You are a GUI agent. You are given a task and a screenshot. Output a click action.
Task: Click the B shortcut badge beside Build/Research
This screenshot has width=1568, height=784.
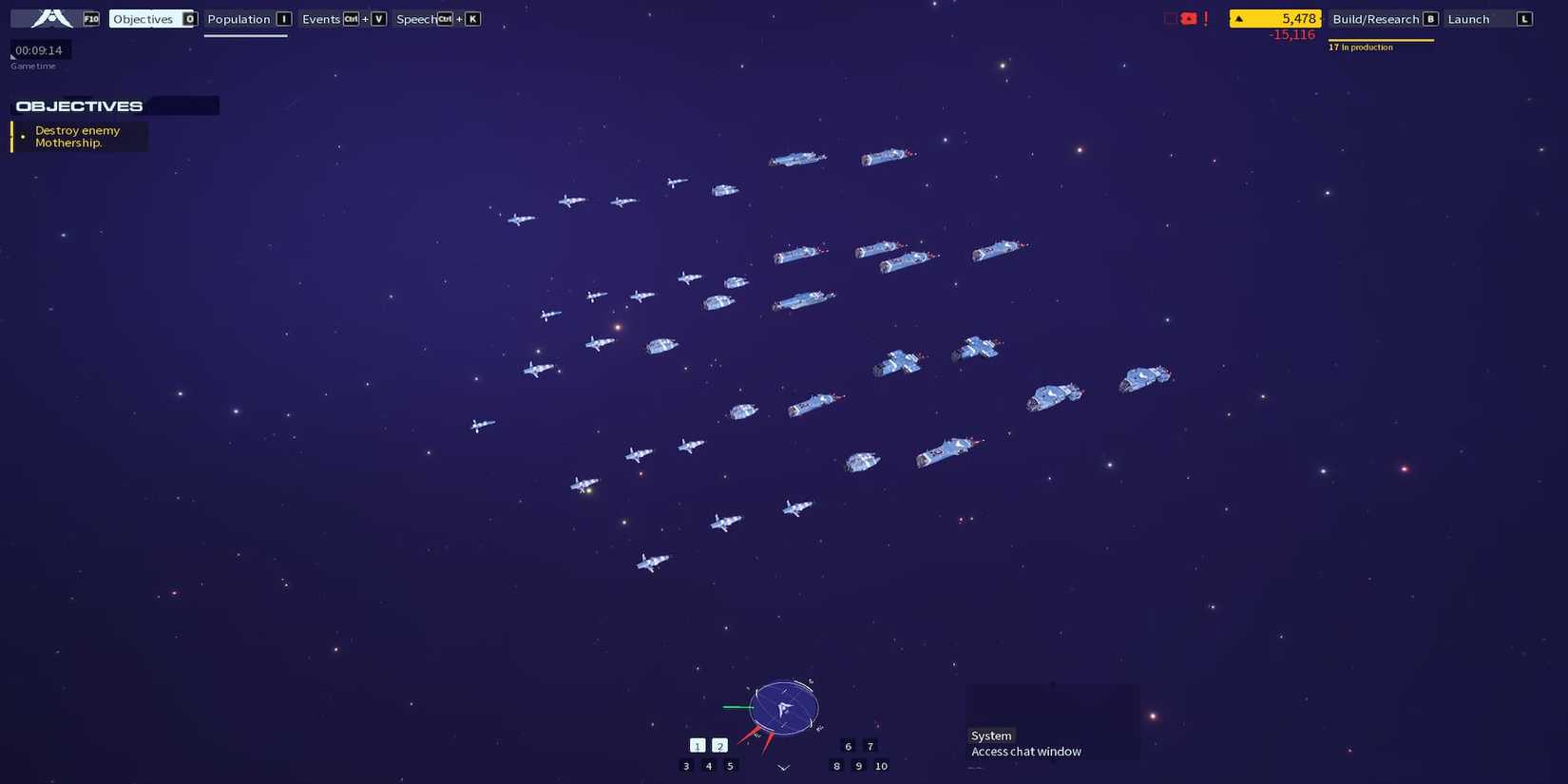tap(1431, 18)
